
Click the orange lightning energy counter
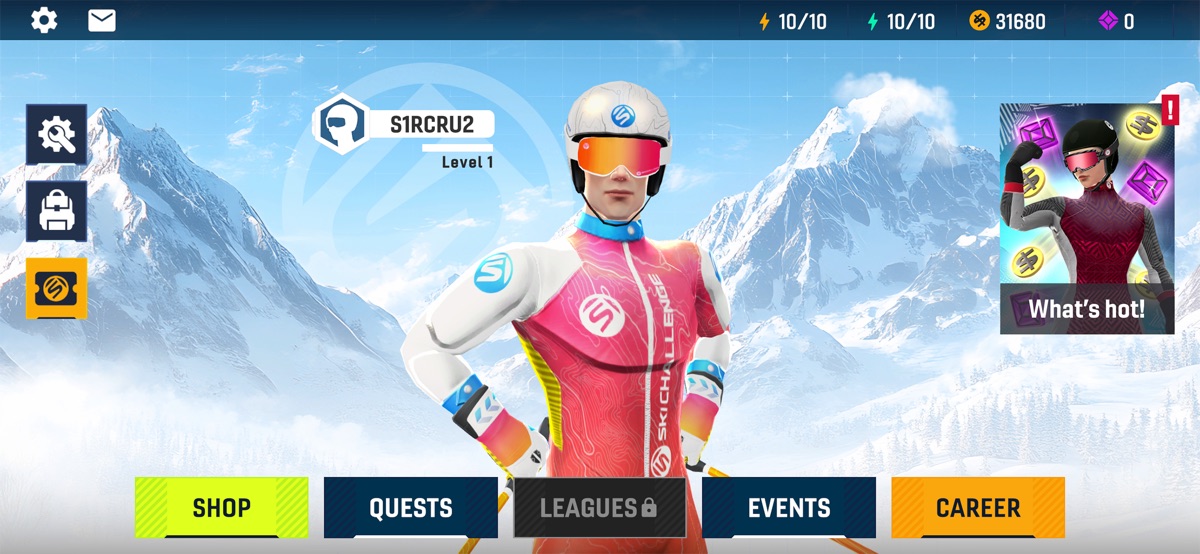(x=793, y=21)
